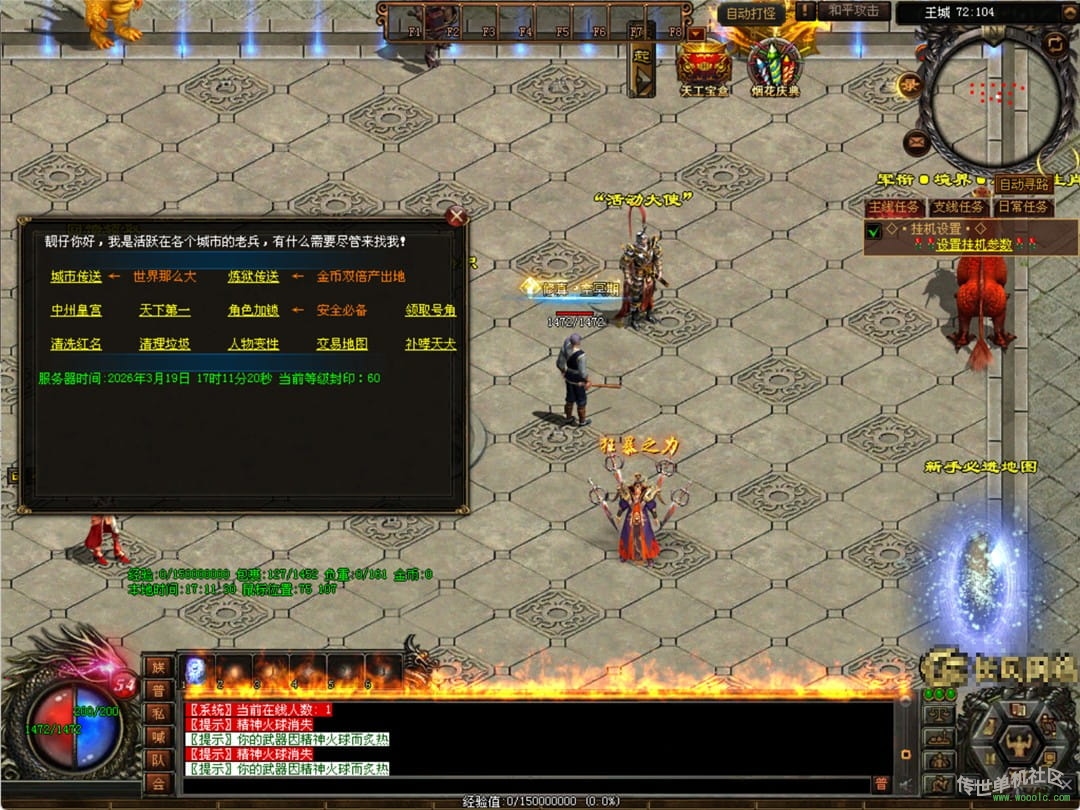Switch to the 主线任务 main quest tab
This screenshot has width=1080, height=810.
[x=894, y=207]
